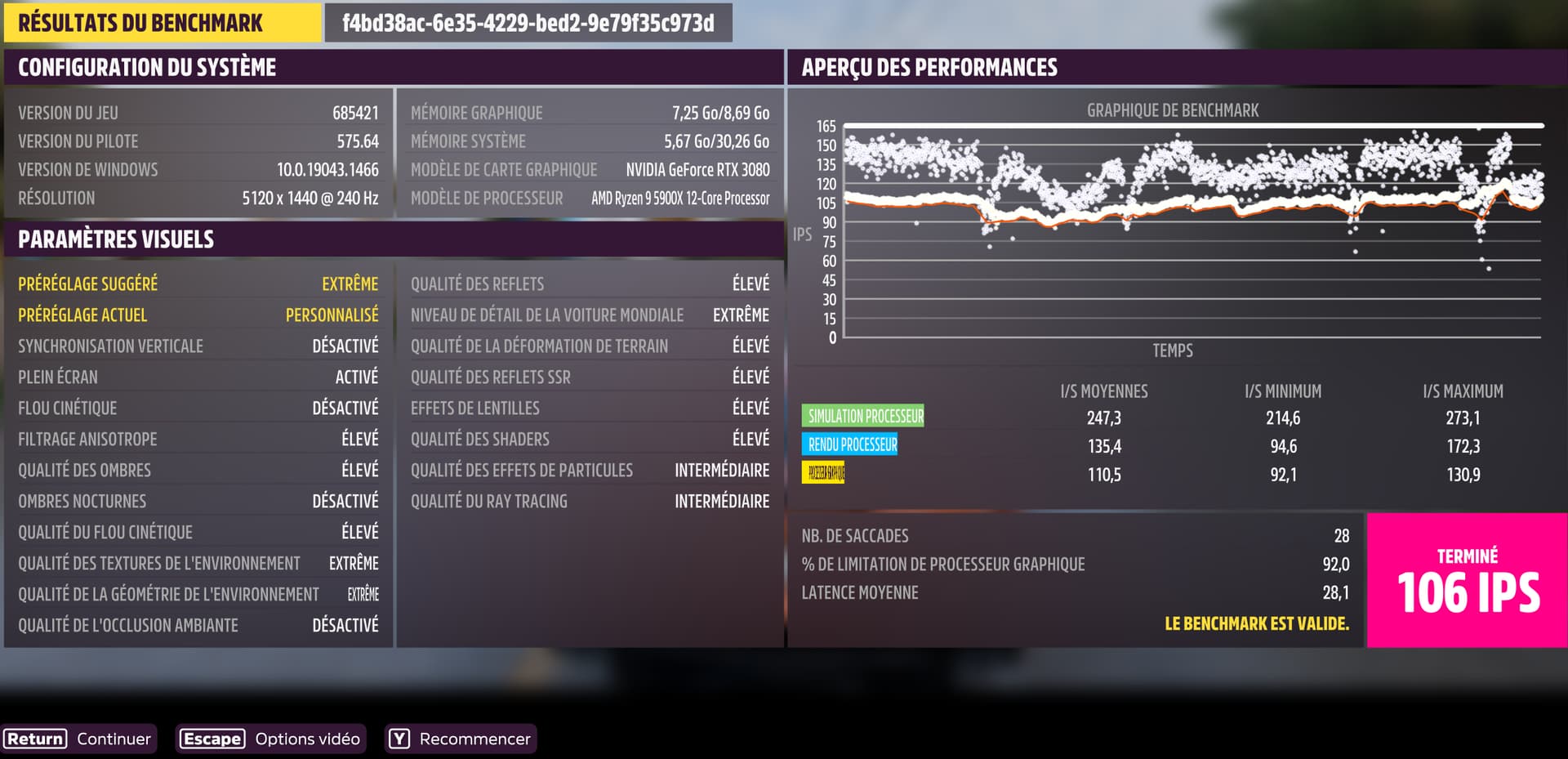Choose Recommencer to rerun the benchmark
This screenshot has height=759, width=1568.
point(461,739)
